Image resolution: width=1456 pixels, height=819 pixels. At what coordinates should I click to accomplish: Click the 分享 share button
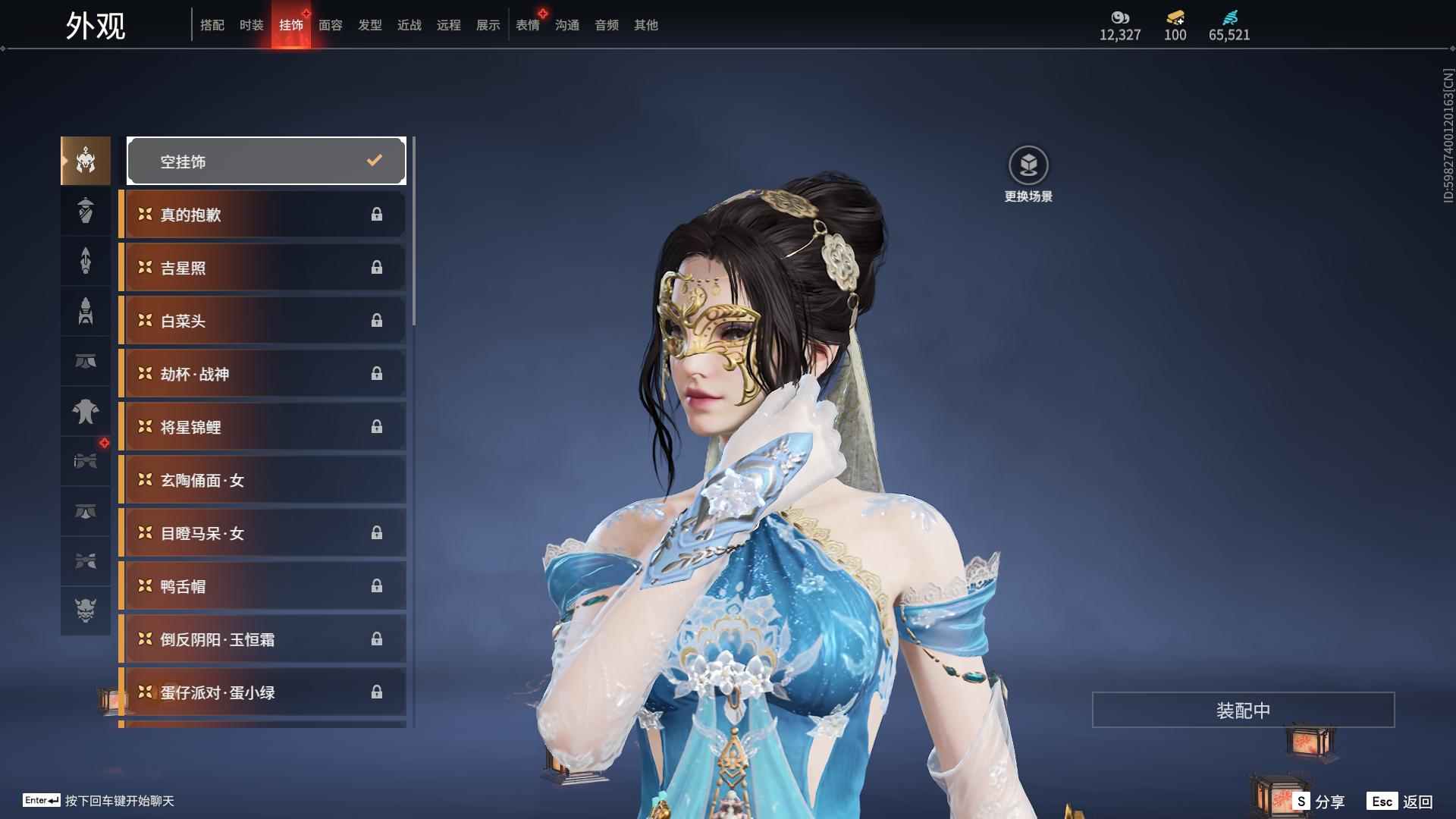[1319, 802]
